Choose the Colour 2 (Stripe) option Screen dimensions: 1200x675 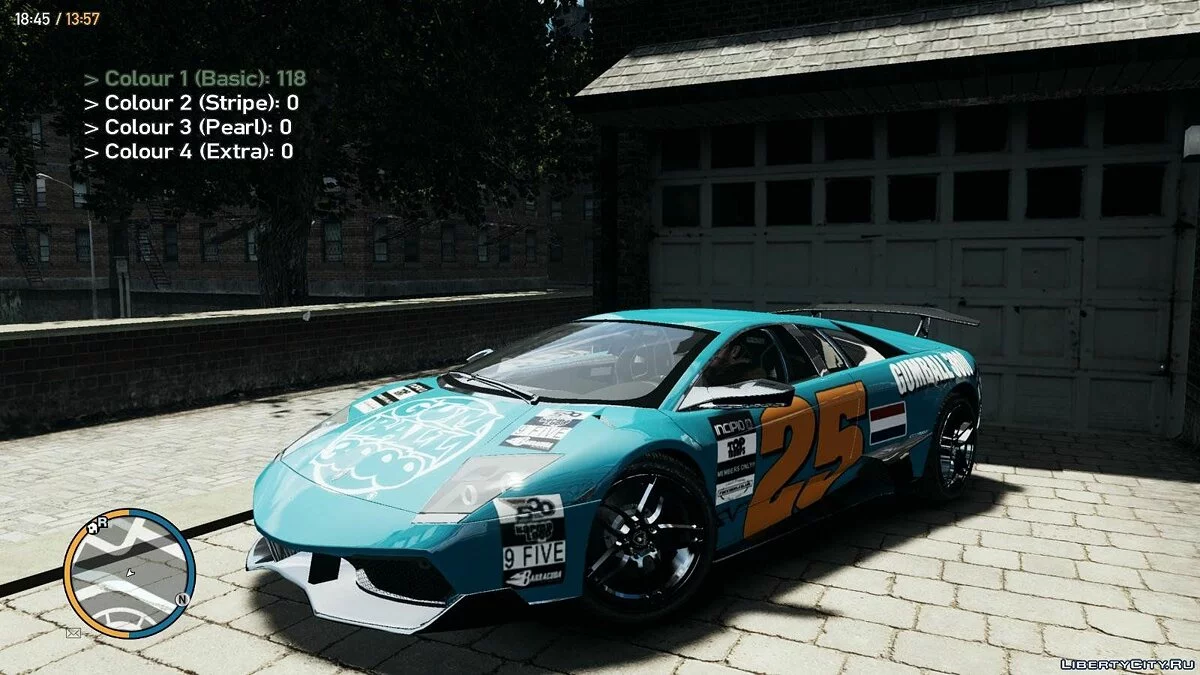[191, 103]
